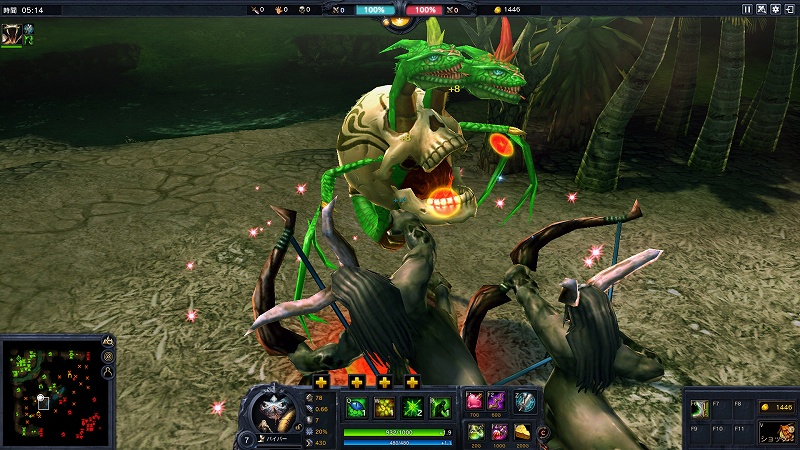
Task: Pause the match with the pause button
Action: pyautogui.click(x=747, y=9)
